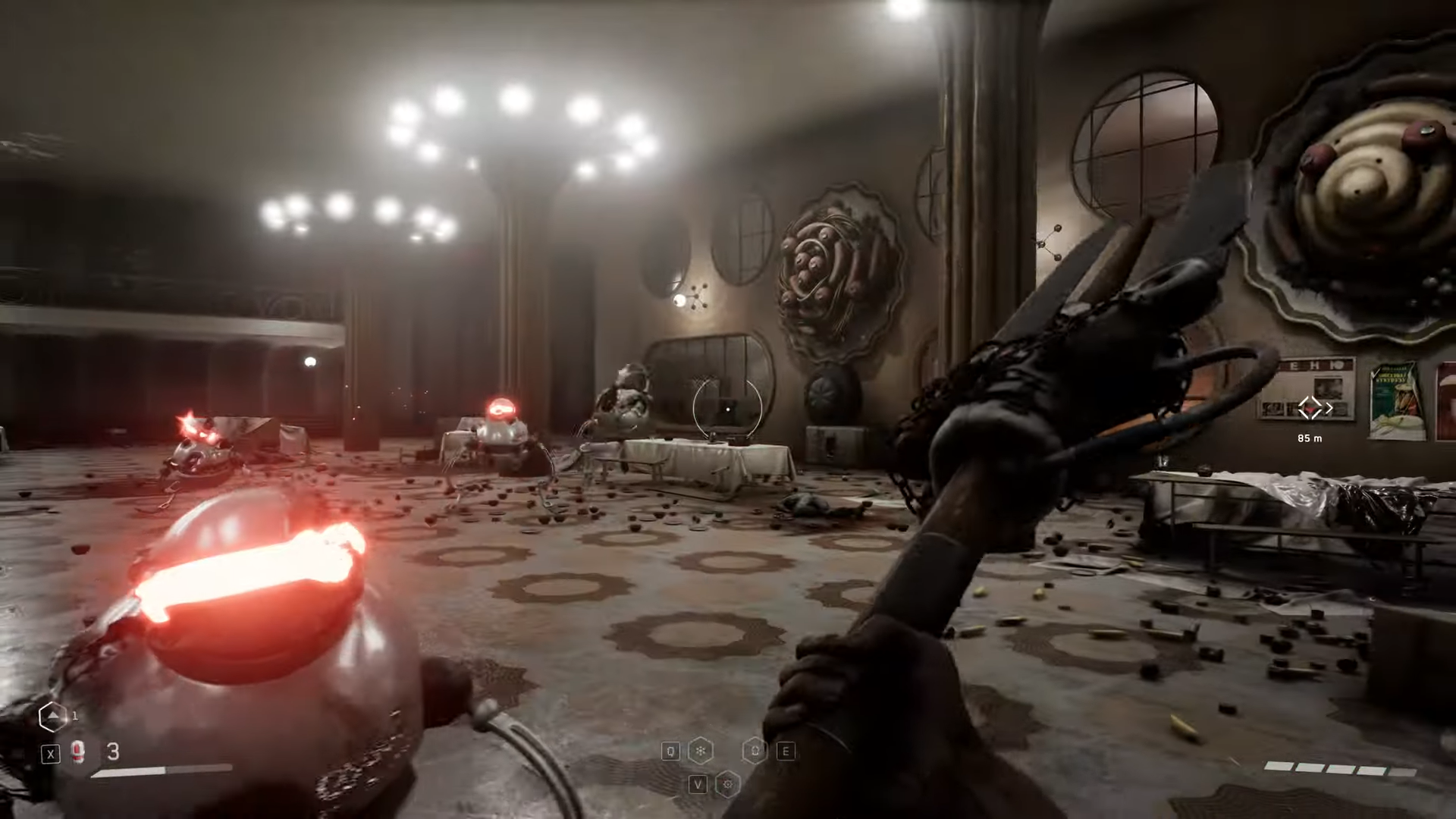Image resolution: width=1456 pixels, height=819 pixels.
Task: Toggle the E interaction keybind
Action: coord(786,751)
